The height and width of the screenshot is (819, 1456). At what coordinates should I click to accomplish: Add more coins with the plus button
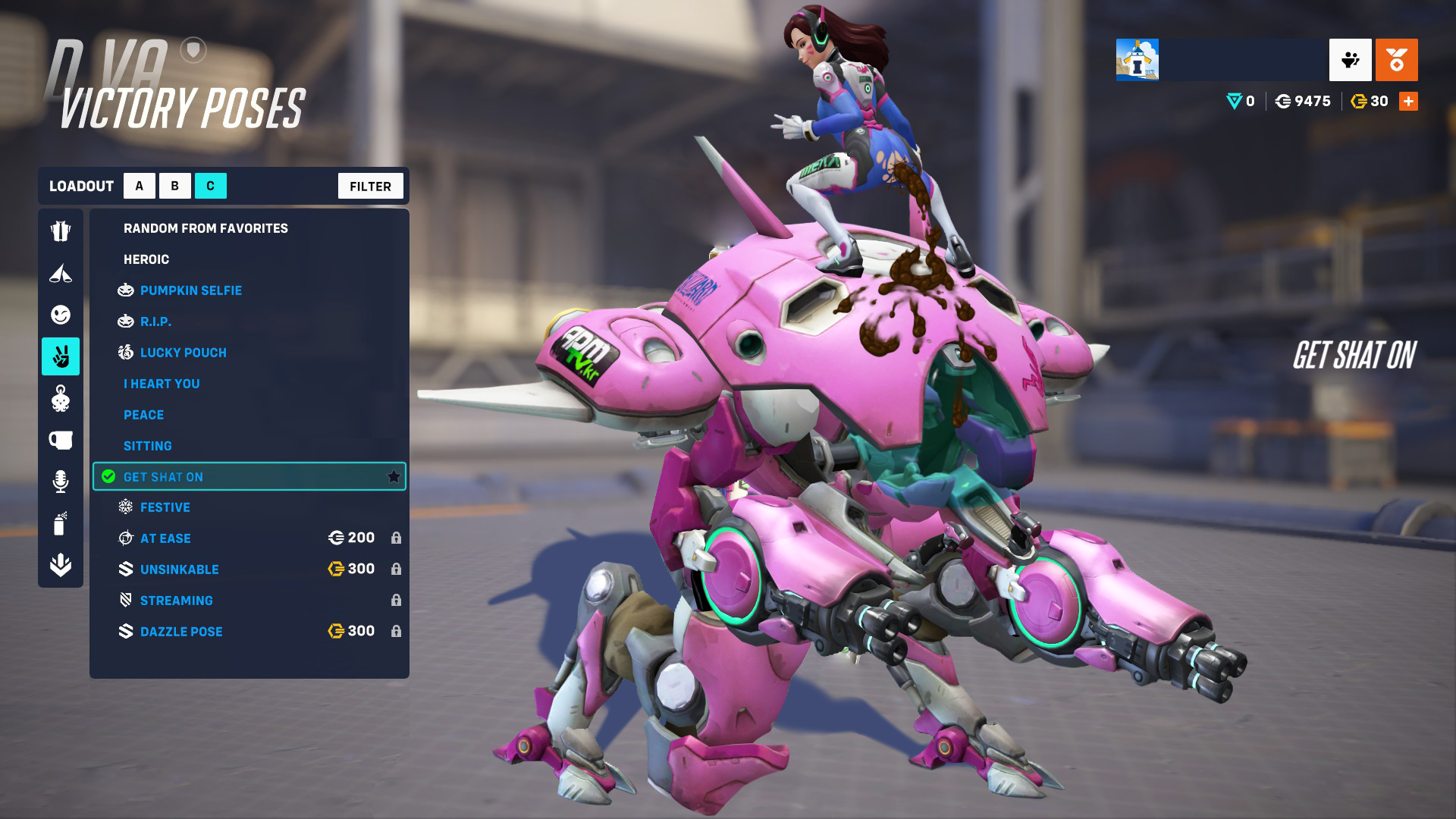(x=1408, y=101)
